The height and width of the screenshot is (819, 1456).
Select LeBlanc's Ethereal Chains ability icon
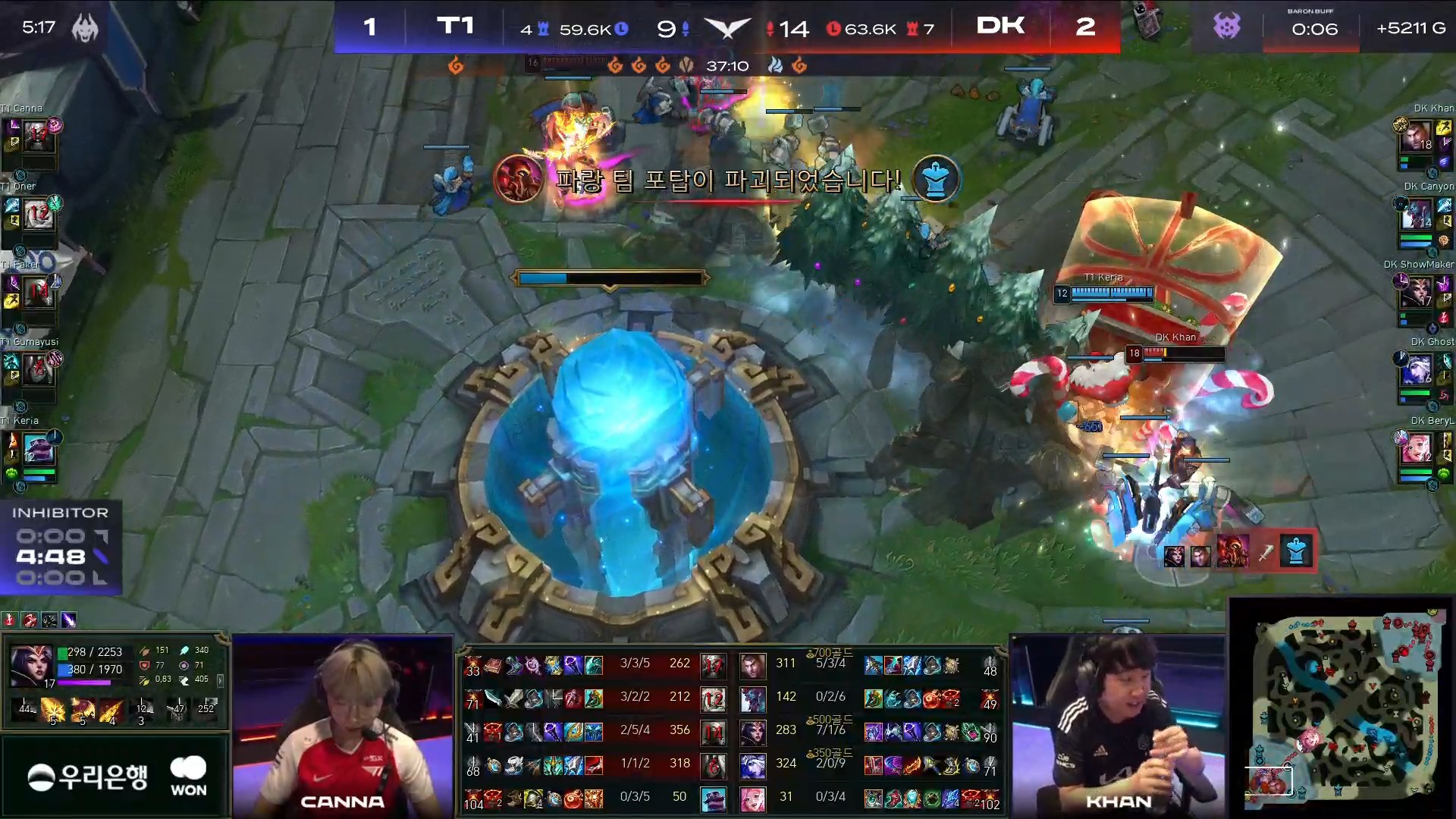coord(111,711)
